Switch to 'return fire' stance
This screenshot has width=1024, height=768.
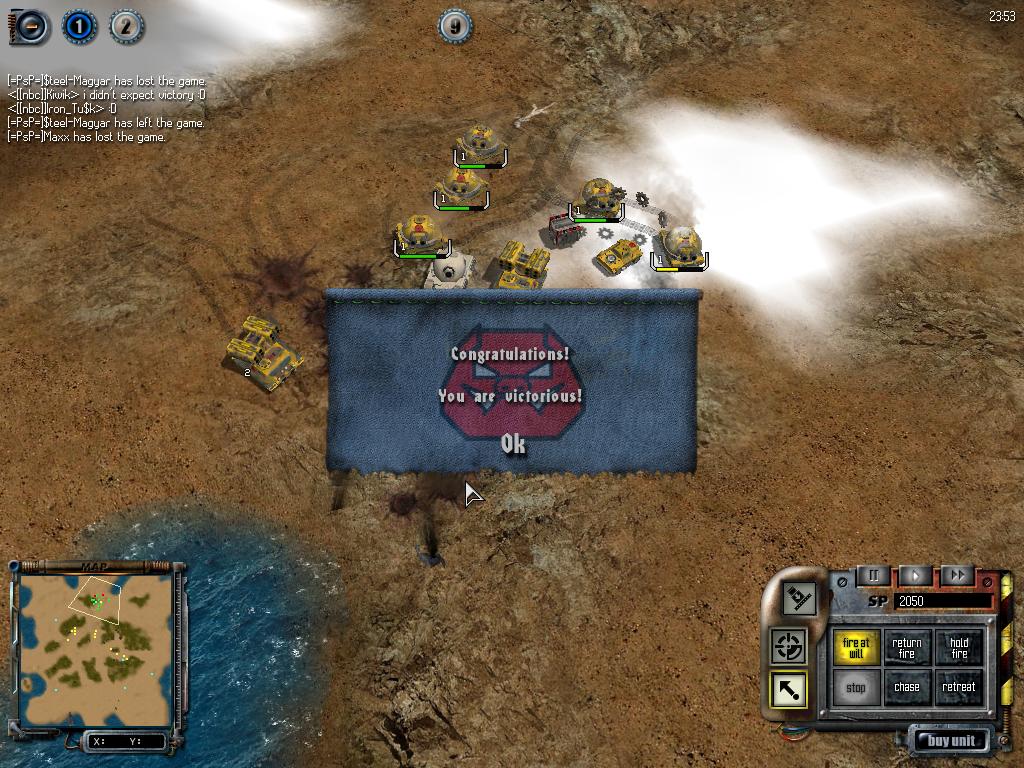click(907, 648)
